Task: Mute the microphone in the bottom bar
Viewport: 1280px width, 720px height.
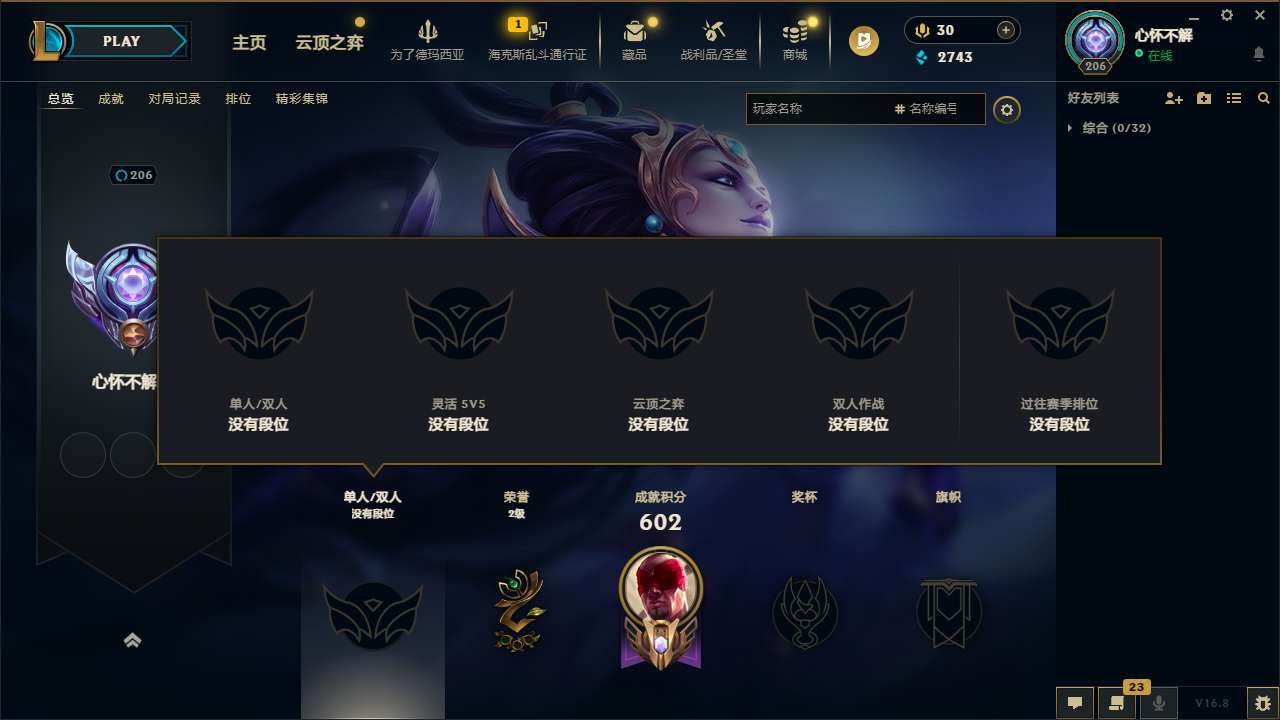Action: [x=1158, y=703]
